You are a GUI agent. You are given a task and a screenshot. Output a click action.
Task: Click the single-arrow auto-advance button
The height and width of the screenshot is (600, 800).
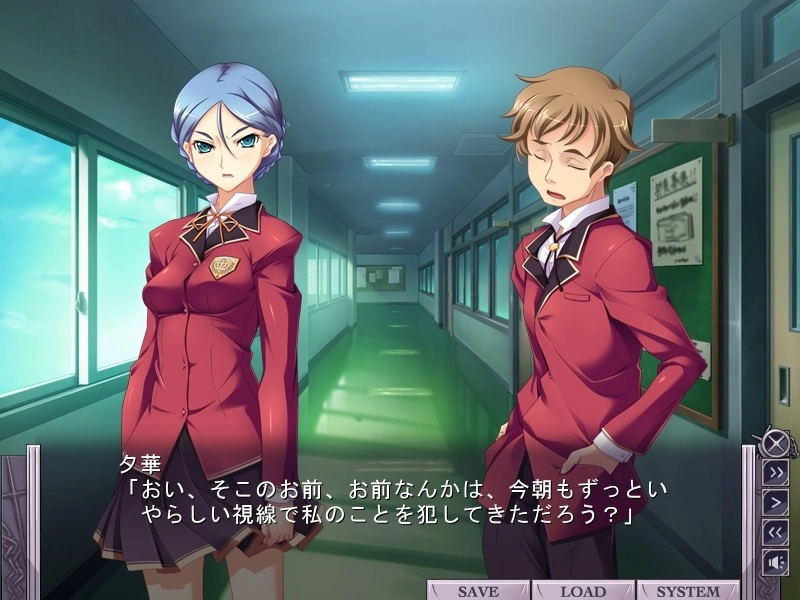(776, 502)
